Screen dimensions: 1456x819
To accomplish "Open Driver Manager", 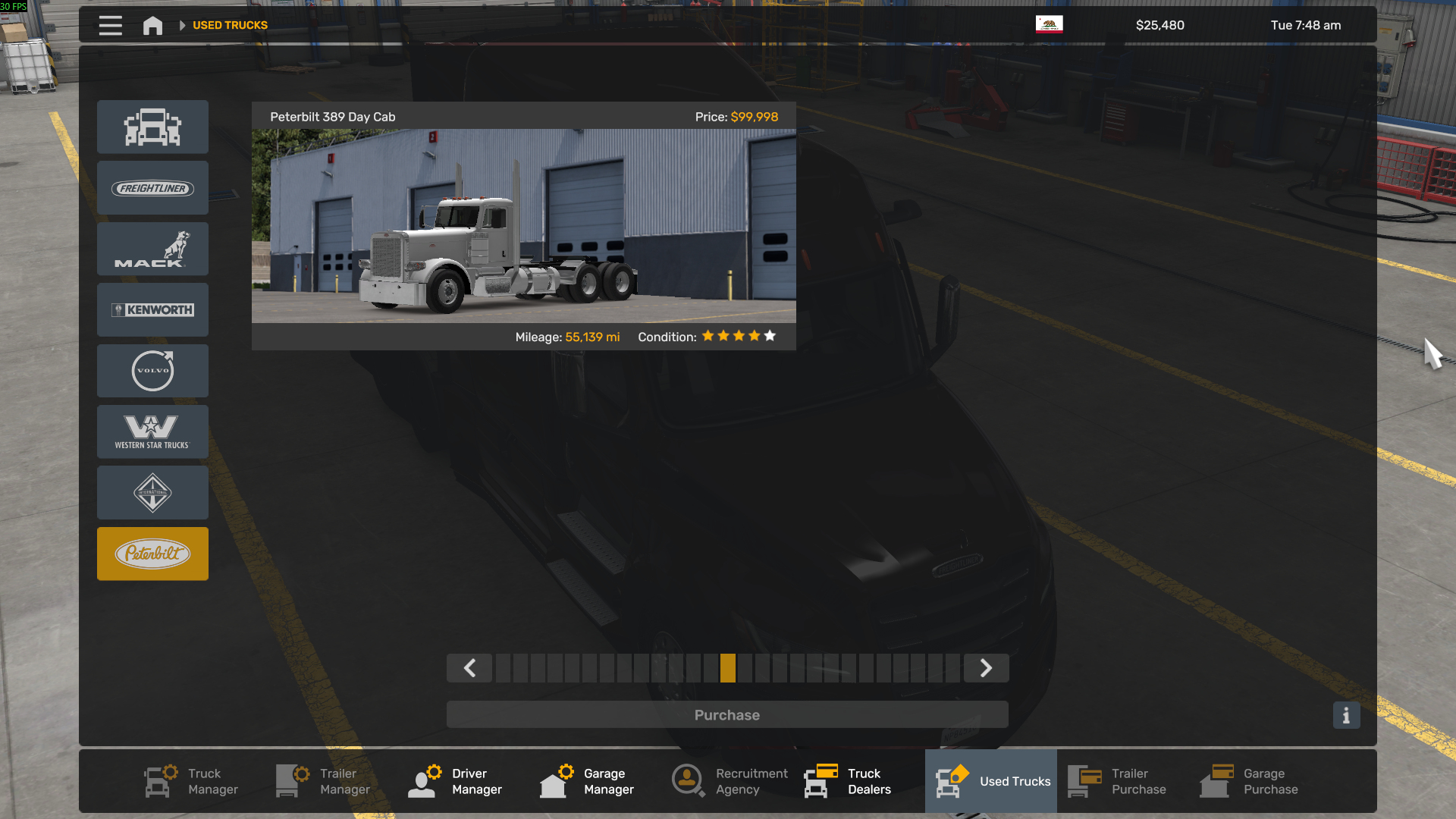I will [456, 781].
